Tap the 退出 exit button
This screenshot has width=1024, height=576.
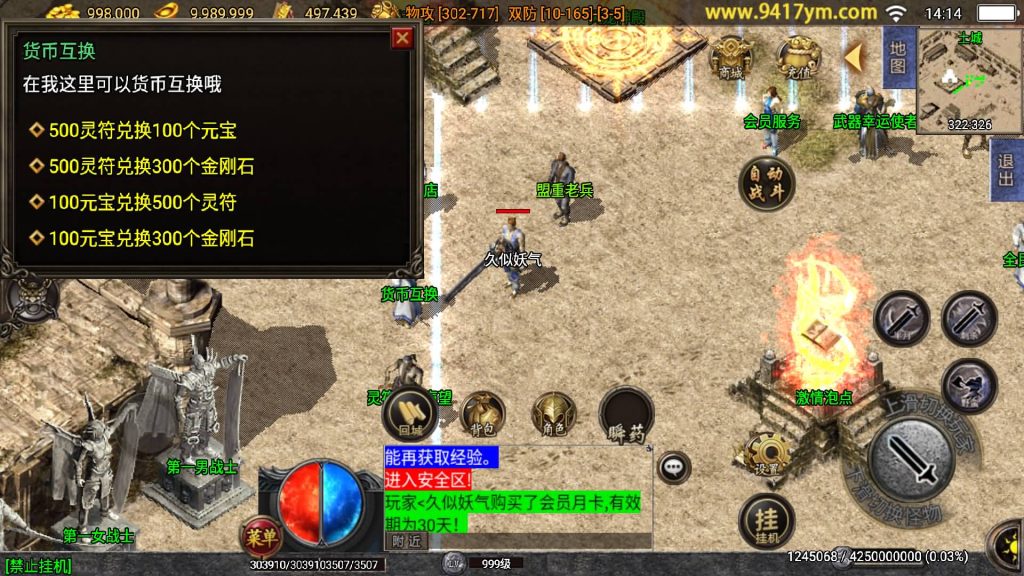coord(1006,171)
